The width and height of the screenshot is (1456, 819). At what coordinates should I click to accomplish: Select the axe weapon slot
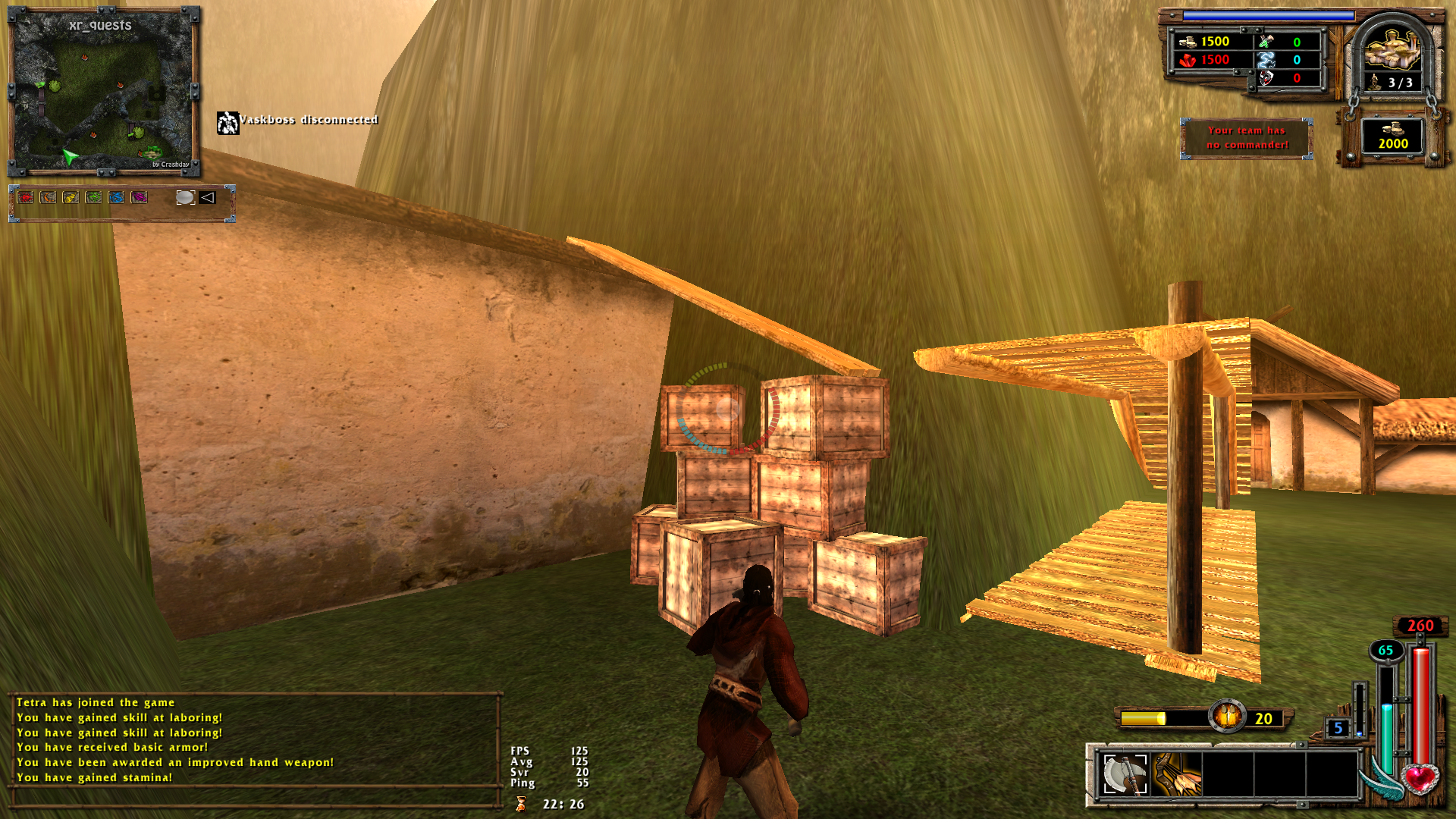pyautogui.click(x=1125, y=774)
